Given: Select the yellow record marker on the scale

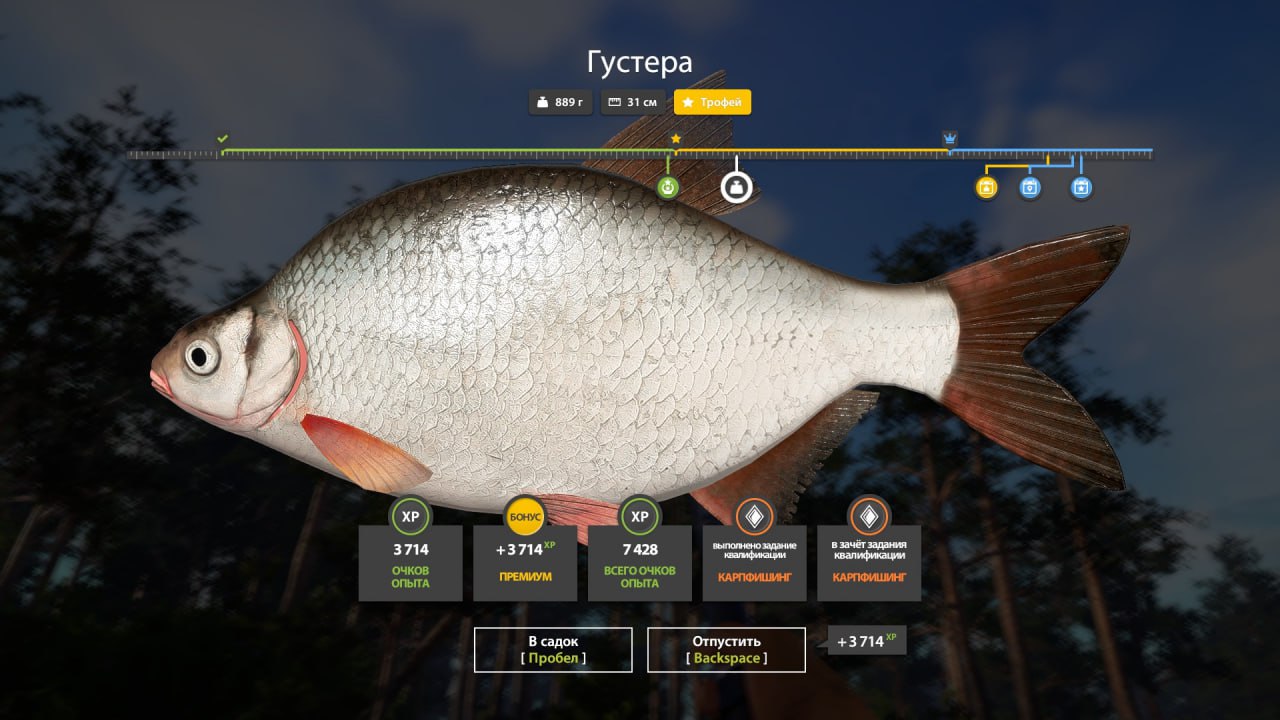Looking at the screenshot, I should [987, 187].
